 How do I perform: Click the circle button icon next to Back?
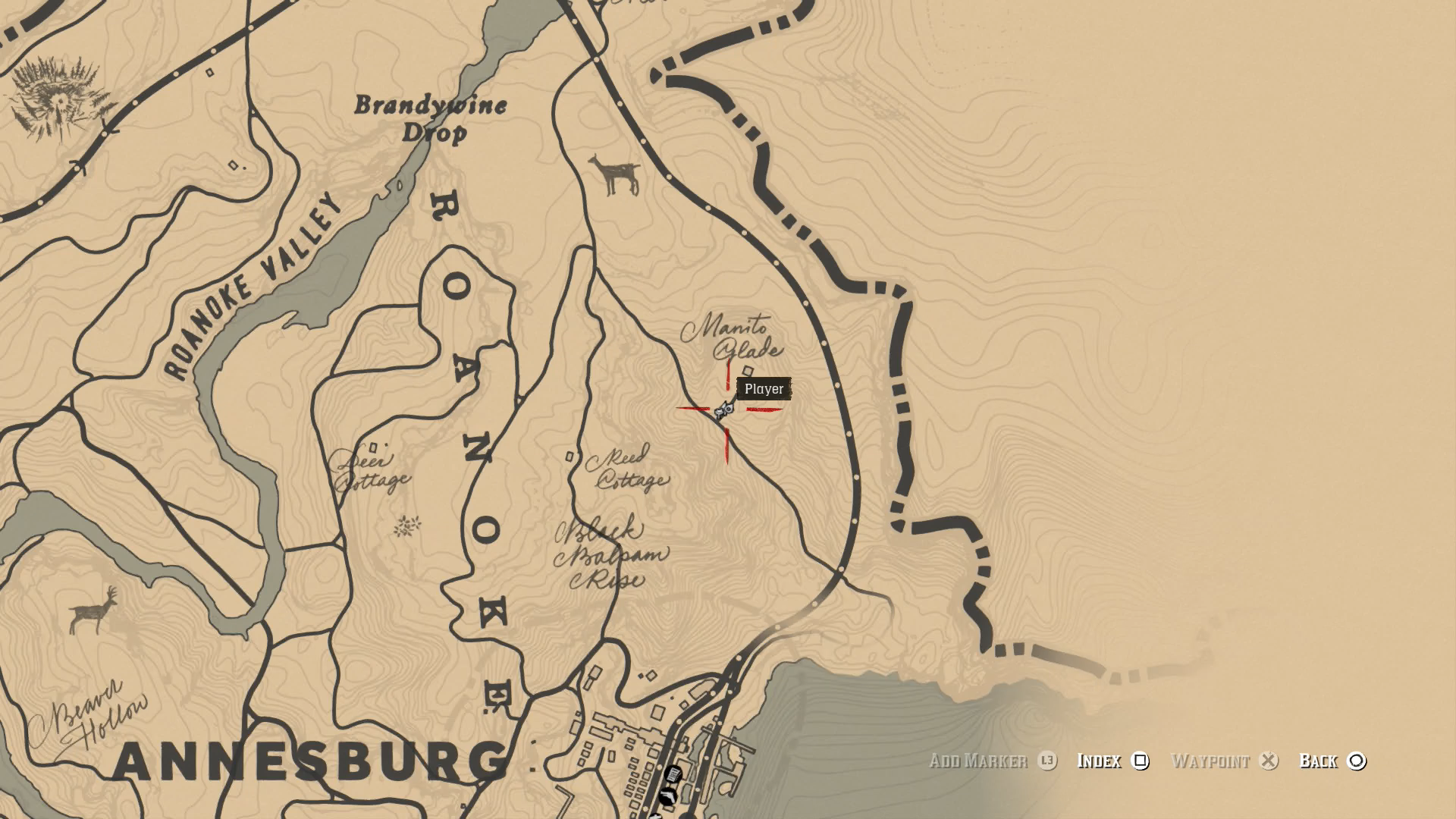tap(1357, 761)
